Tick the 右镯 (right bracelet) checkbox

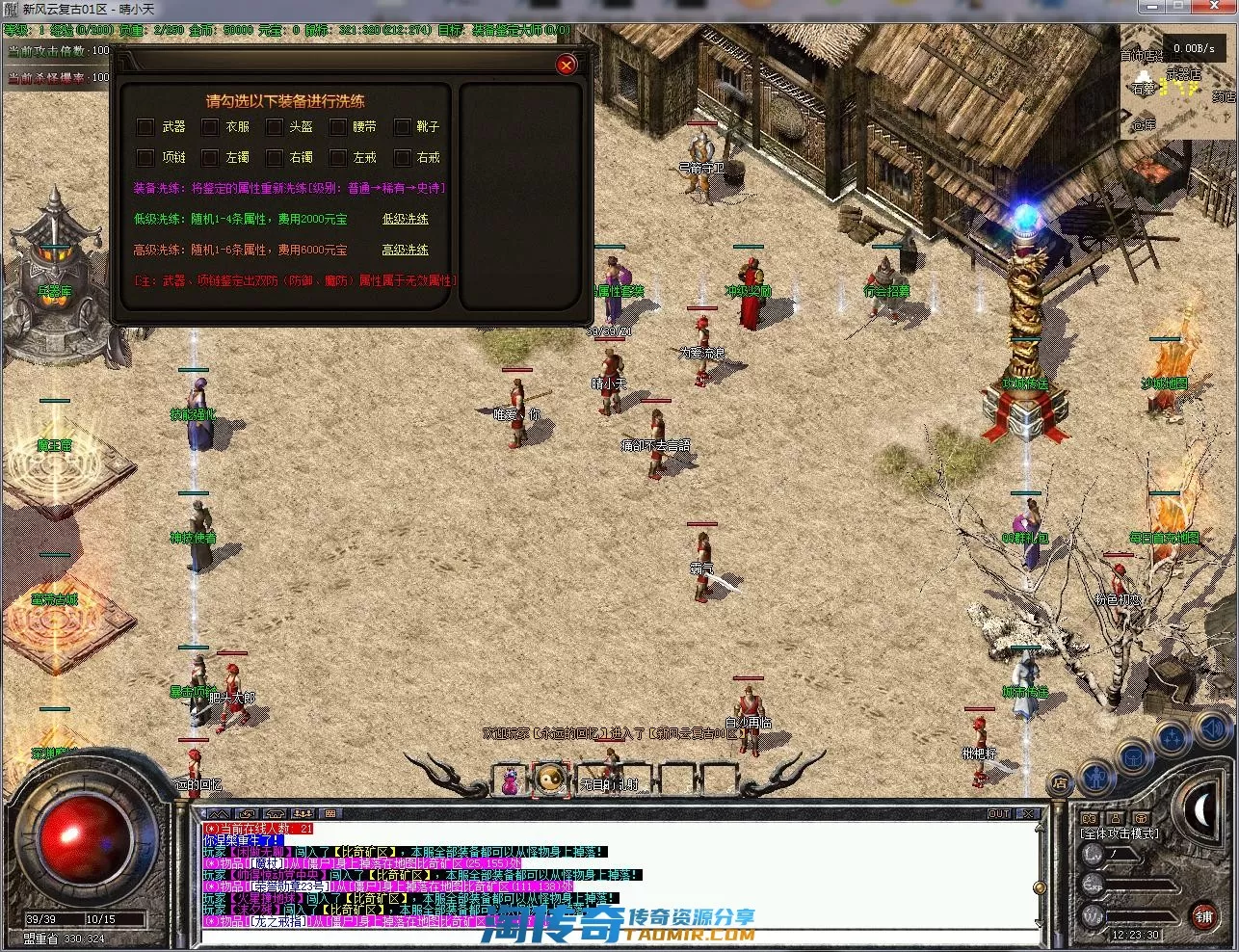click(275, 157)
